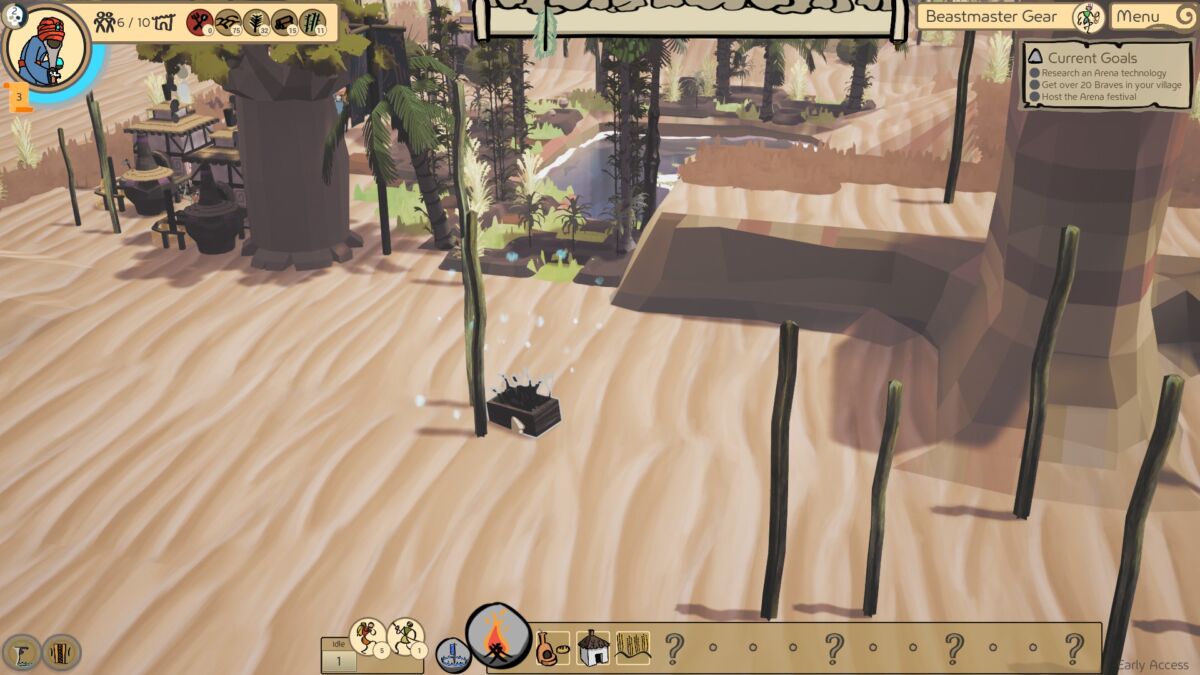
Task: Select the blue water well icon
Action: pos(453,654)
